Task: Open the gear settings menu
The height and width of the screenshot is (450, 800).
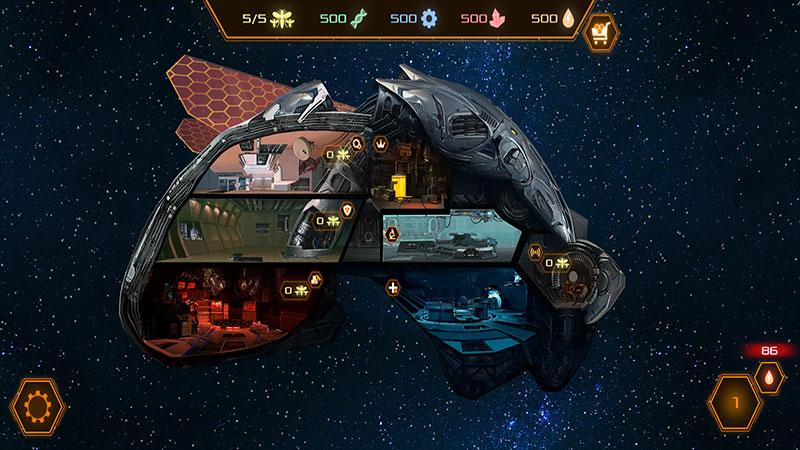Action: coord(39,407)
